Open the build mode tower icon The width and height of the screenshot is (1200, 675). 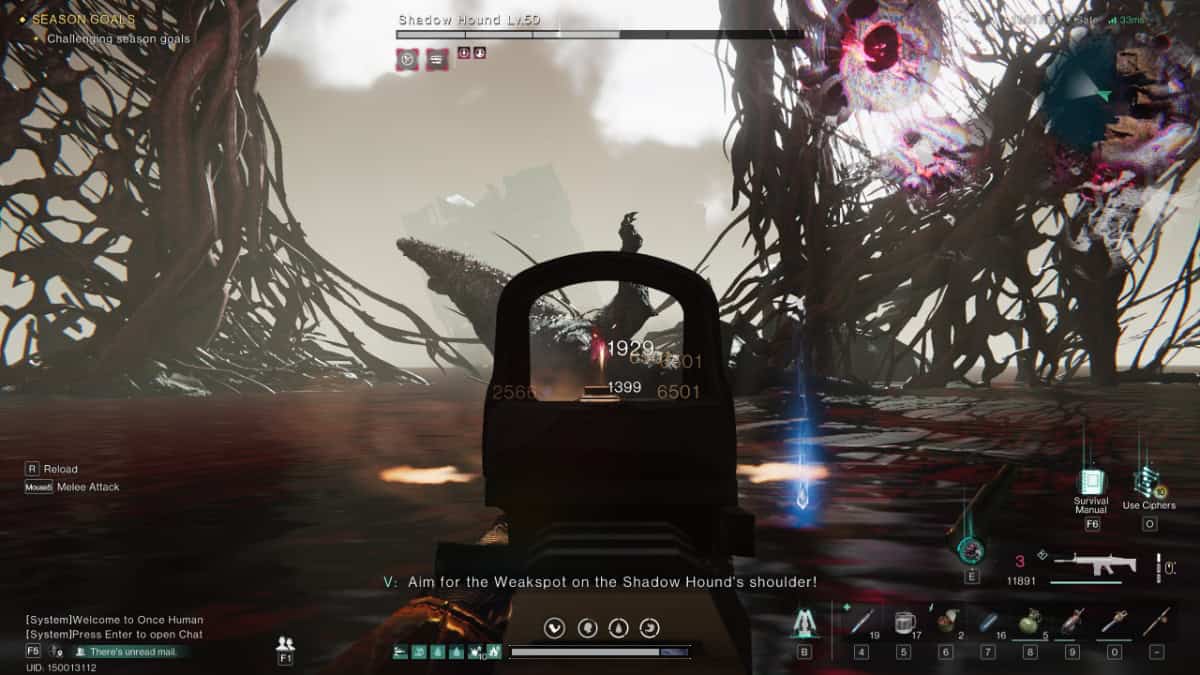click(803, 622)
